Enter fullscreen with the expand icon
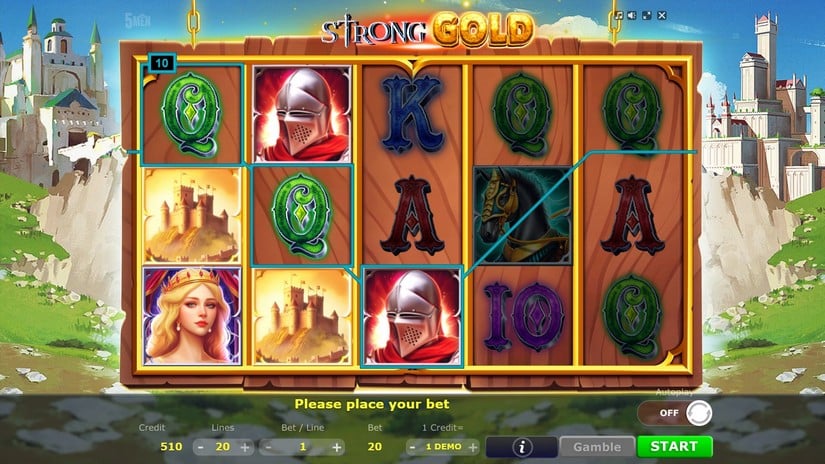This screenshot has height=464, width=825. [x=647, y=16]
